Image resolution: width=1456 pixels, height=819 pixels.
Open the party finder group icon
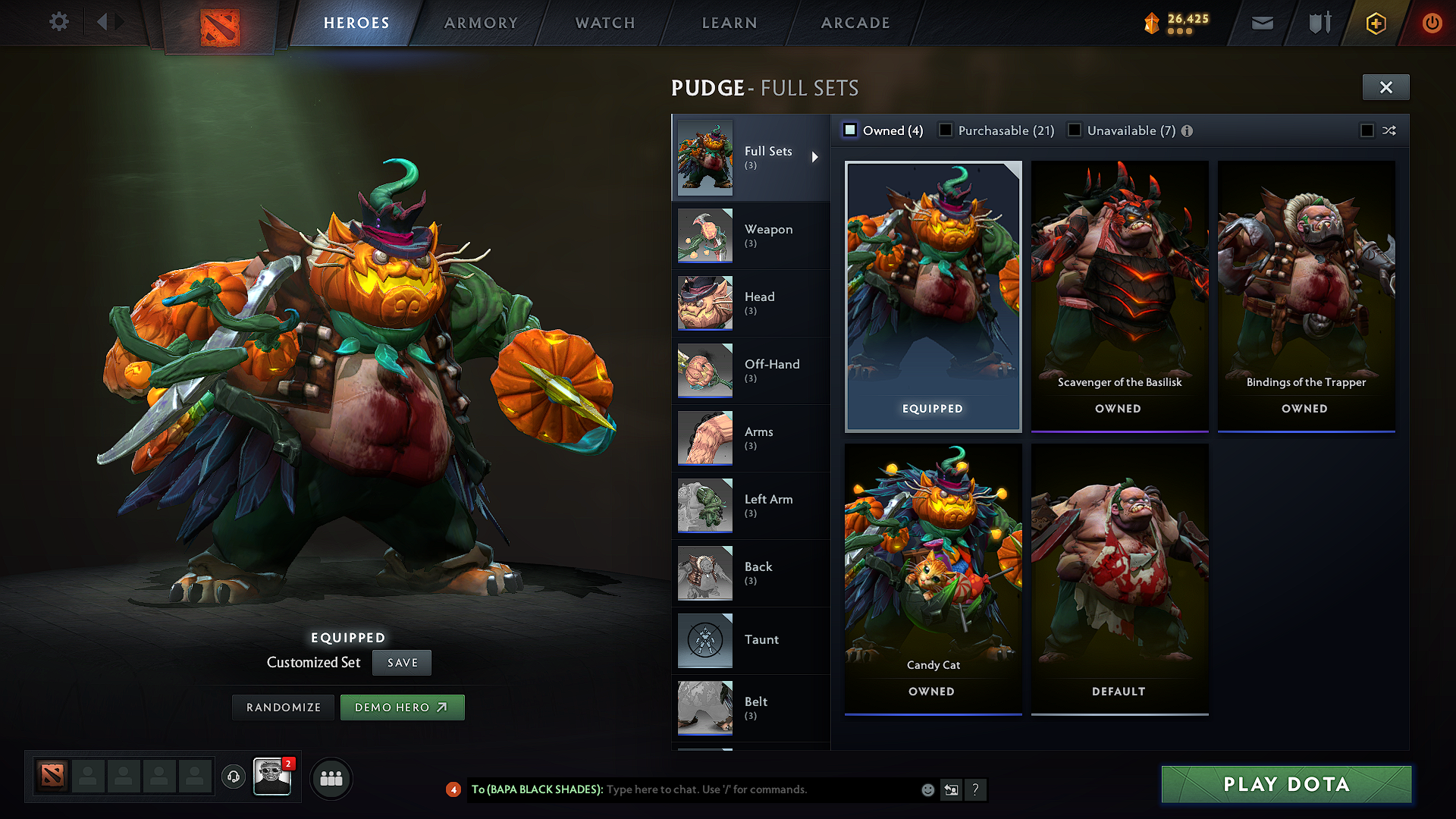point(331,778)
